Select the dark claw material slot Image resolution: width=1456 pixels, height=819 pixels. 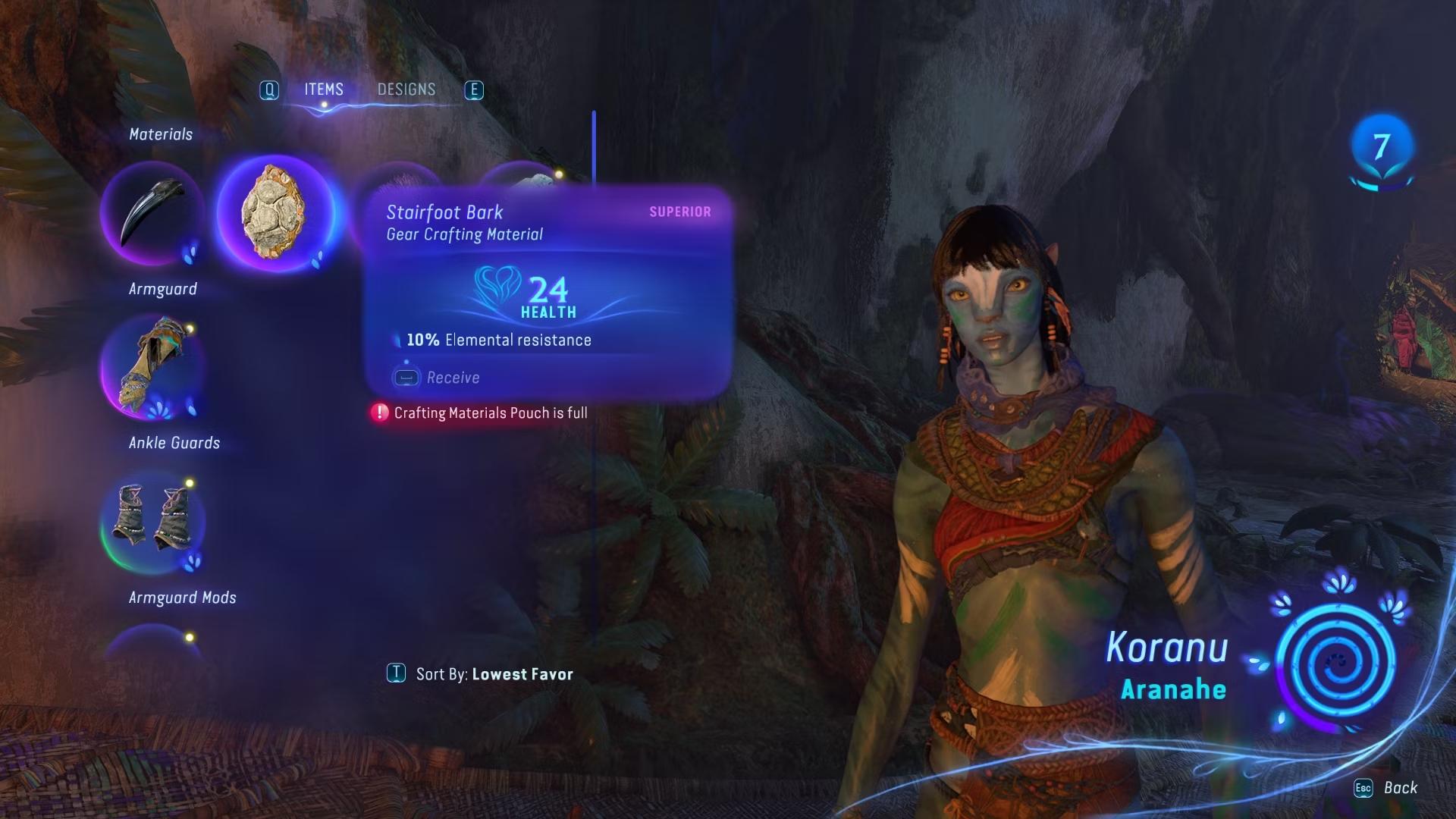pos(152,213)
